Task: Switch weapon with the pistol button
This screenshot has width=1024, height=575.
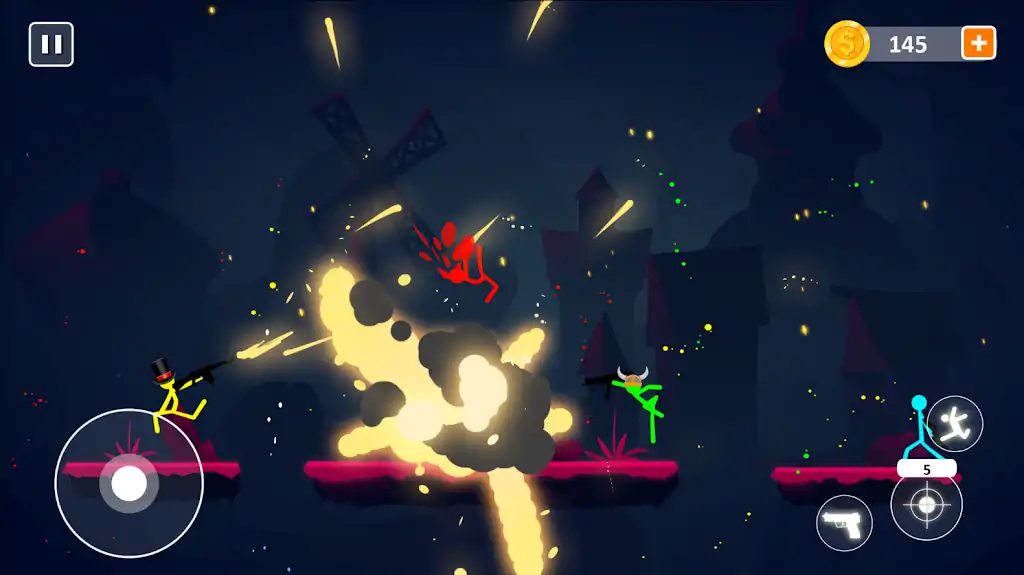Action: click(x=844, y=523)
